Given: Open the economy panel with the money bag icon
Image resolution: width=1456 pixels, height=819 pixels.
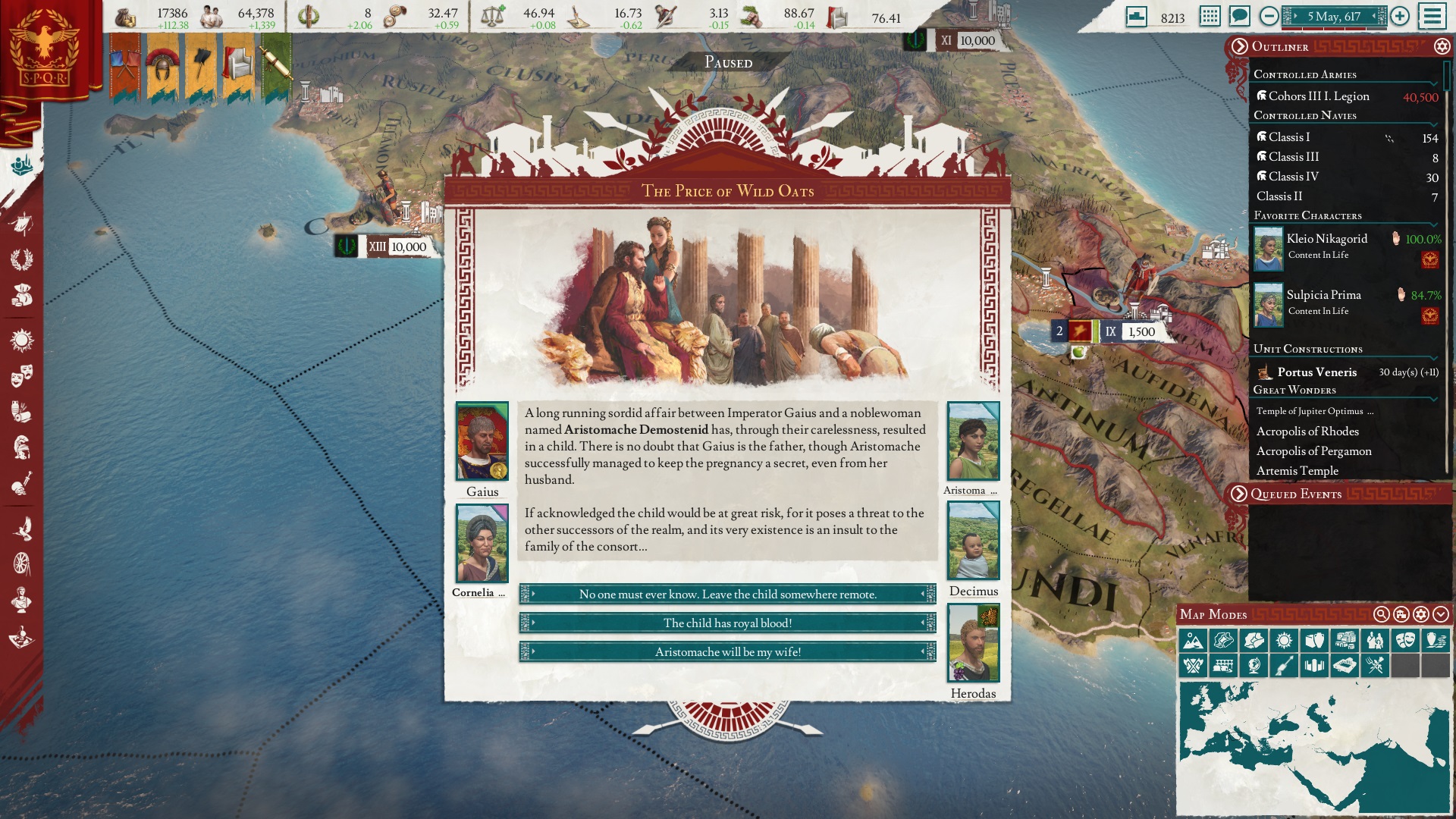Looking at the screenshot, I should [x=24, y=294].
